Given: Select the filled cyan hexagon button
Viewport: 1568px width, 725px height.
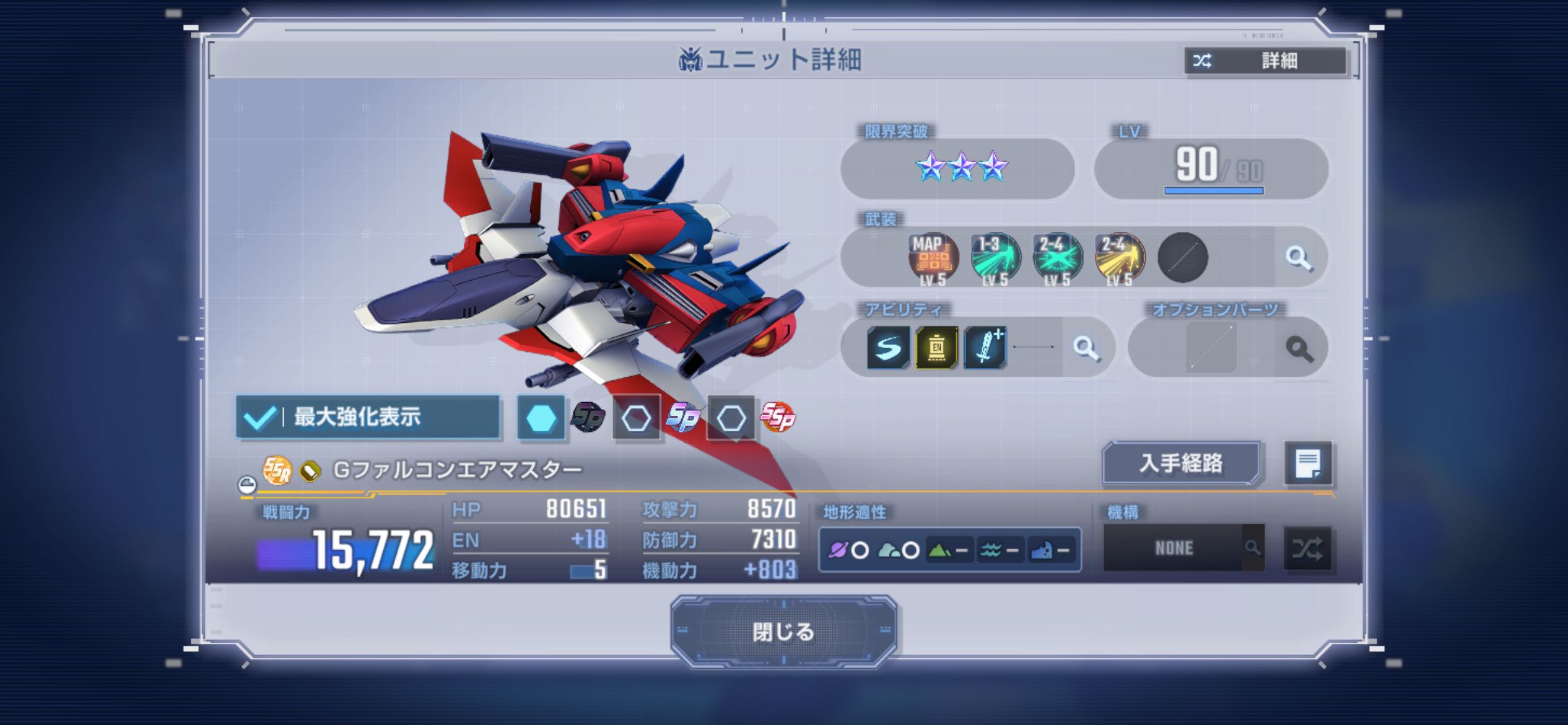Looking at the screenshot, I should click(x=541, y=418).
